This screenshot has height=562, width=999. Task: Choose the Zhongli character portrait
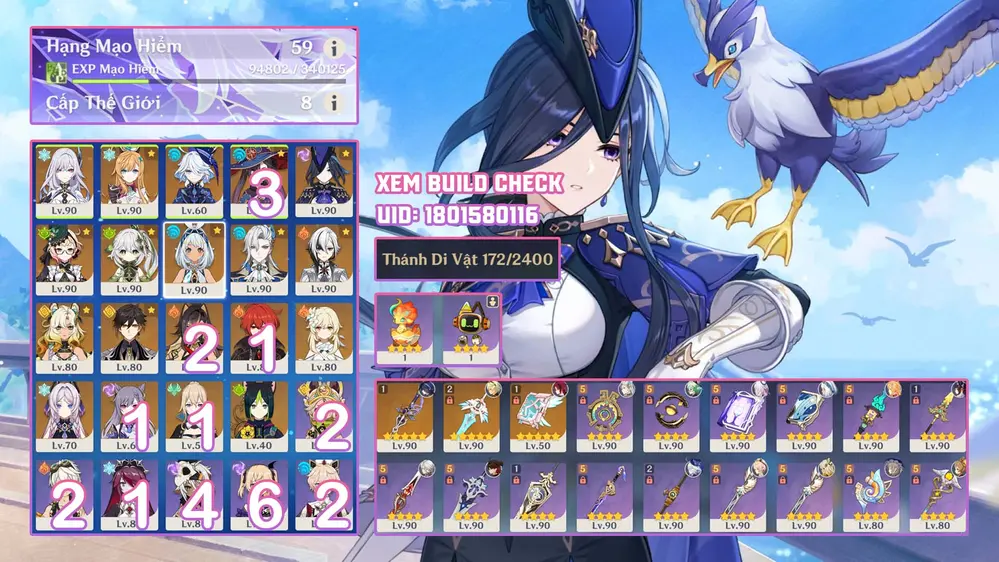click(129, 337)
